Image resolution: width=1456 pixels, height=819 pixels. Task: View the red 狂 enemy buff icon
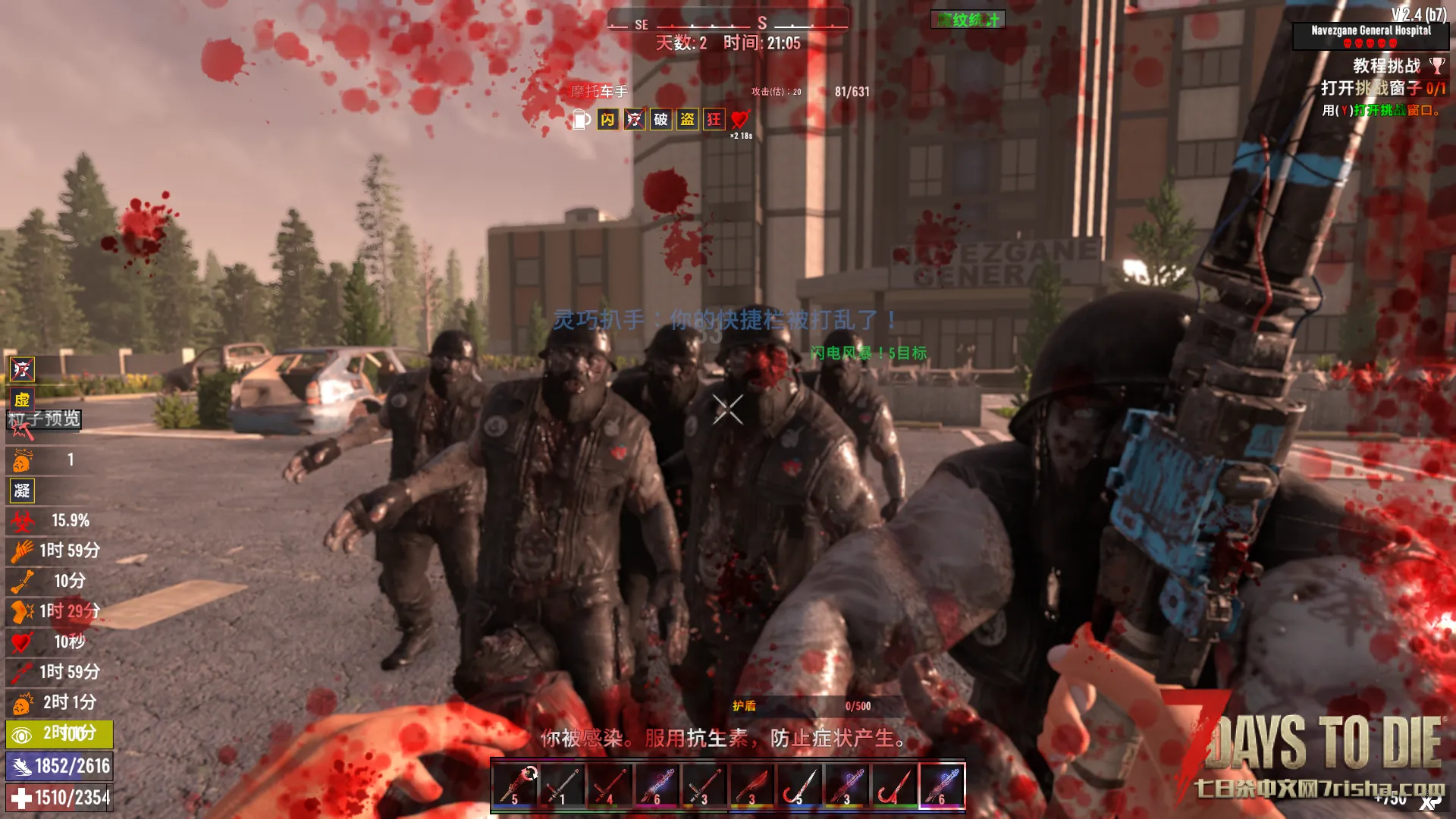[x=714, y=120]
